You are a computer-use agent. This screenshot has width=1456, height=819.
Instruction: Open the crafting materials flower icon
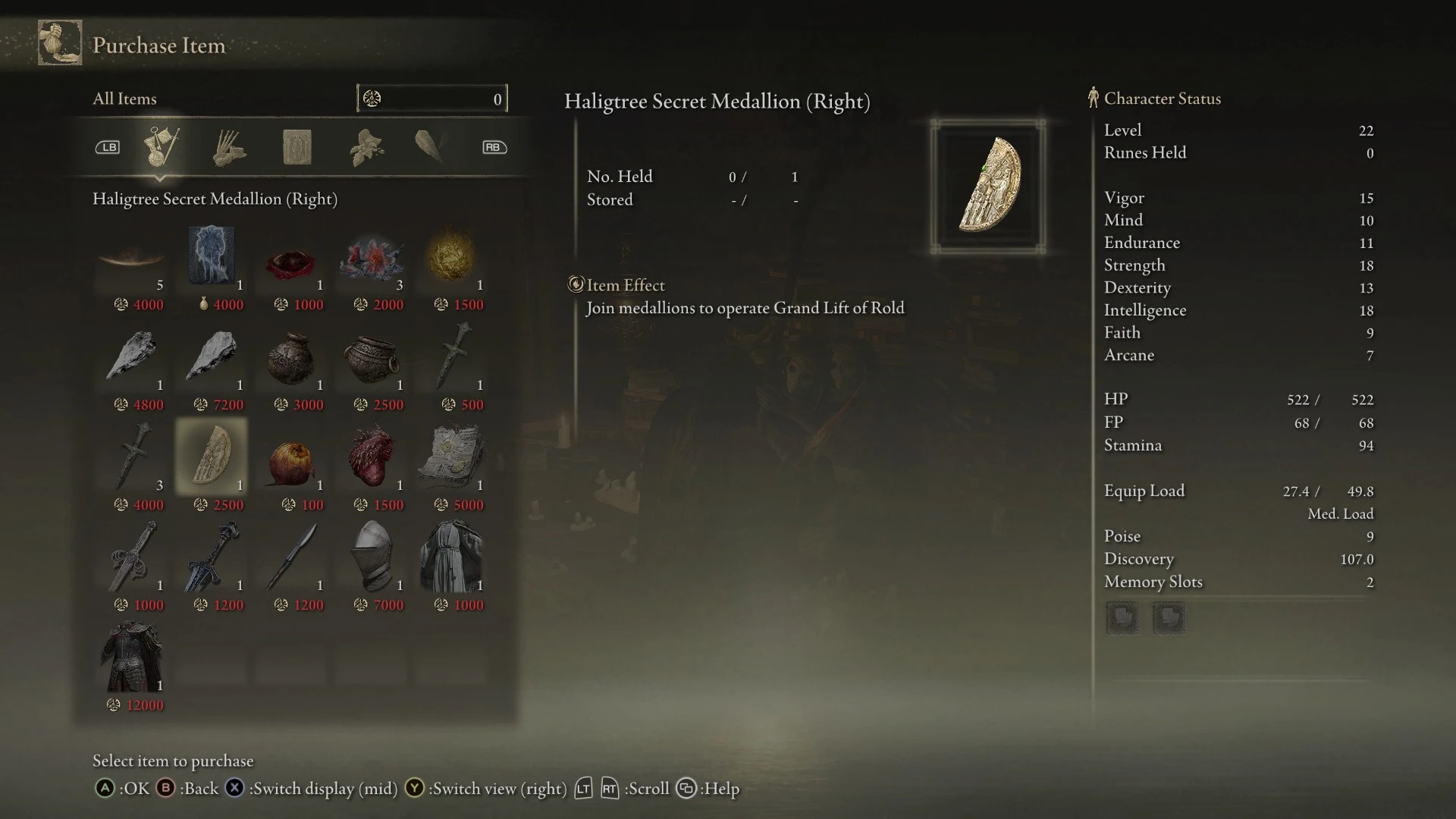pos(364,146)
